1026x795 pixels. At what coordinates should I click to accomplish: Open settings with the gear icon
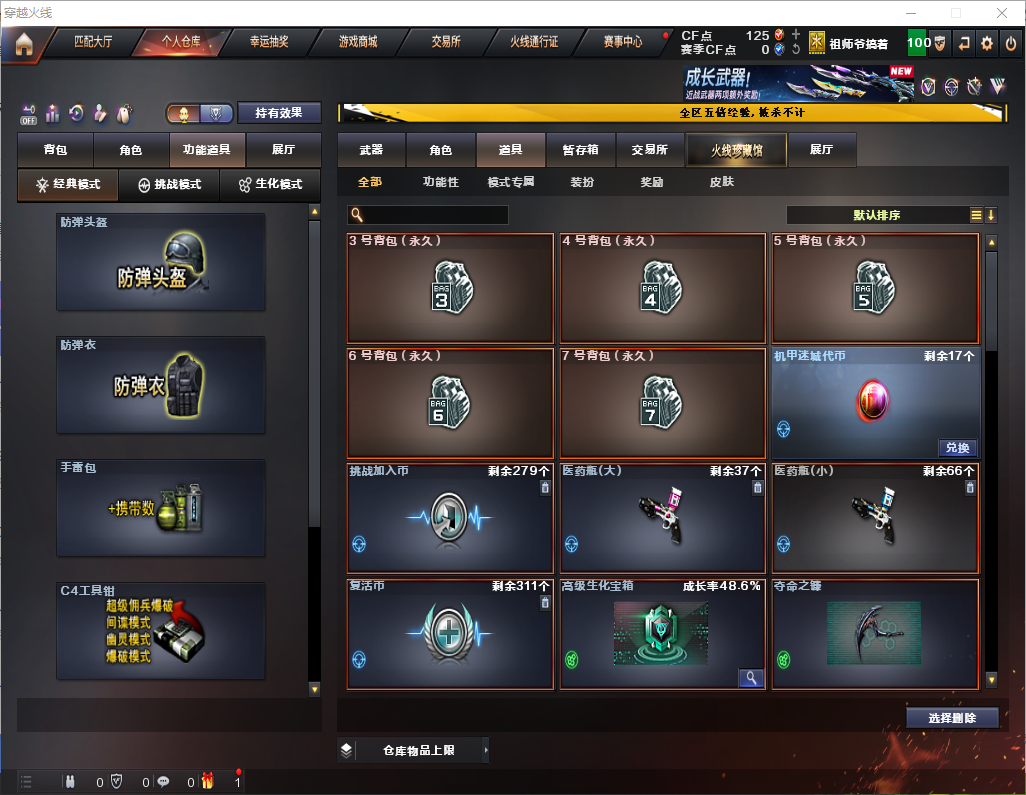(x=987, y=43)
